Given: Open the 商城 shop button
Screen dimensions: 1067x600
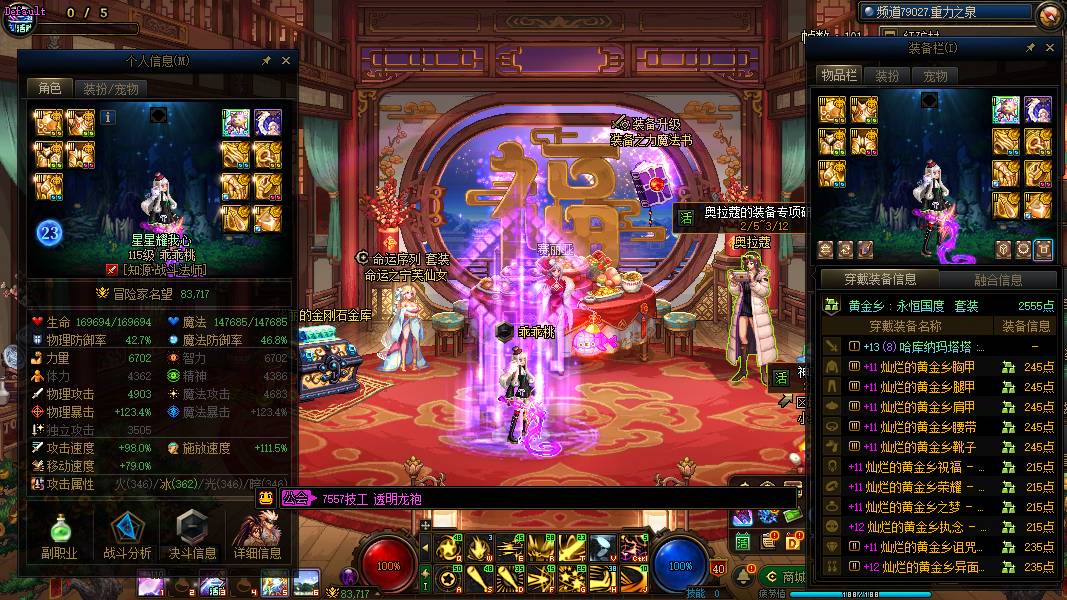Looking at the screenshot, I should coord(783,577).
